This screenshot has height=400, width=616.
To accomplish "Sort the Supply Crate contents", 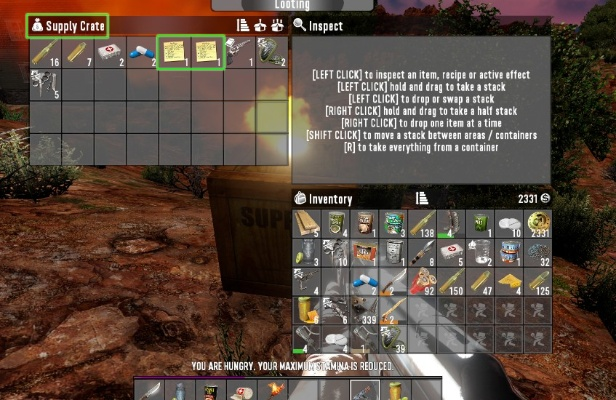I will point(242,26).
